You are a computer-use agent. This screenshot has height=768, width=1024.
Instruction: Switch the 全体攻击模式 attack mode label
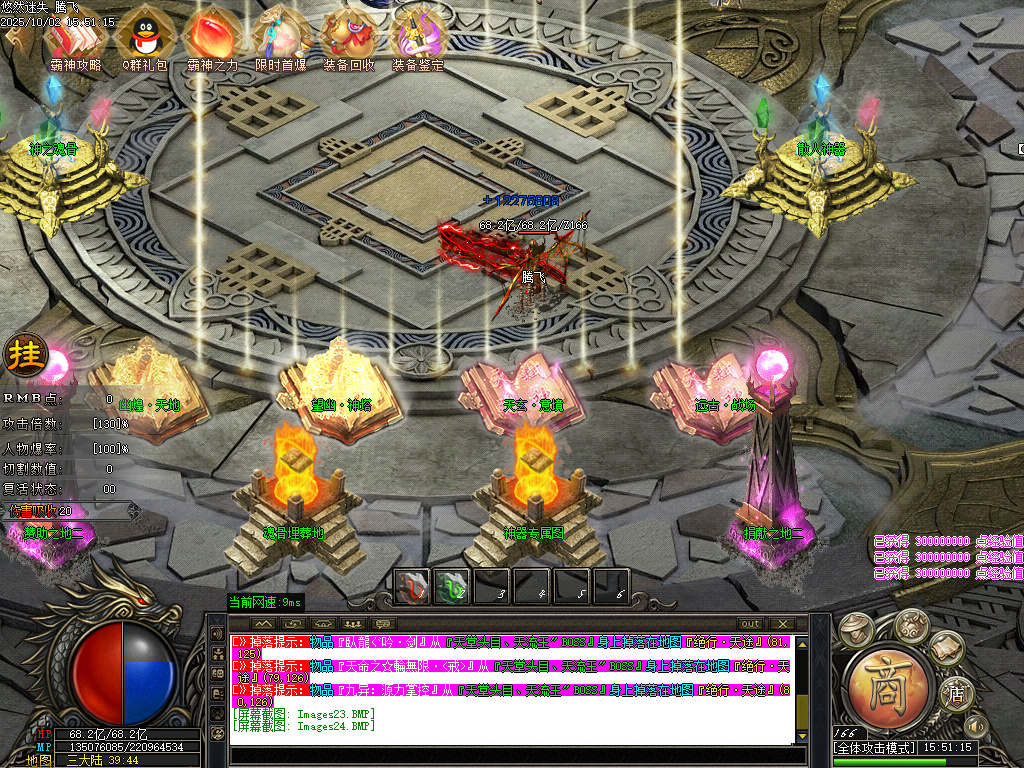click(x=875, y=748)
